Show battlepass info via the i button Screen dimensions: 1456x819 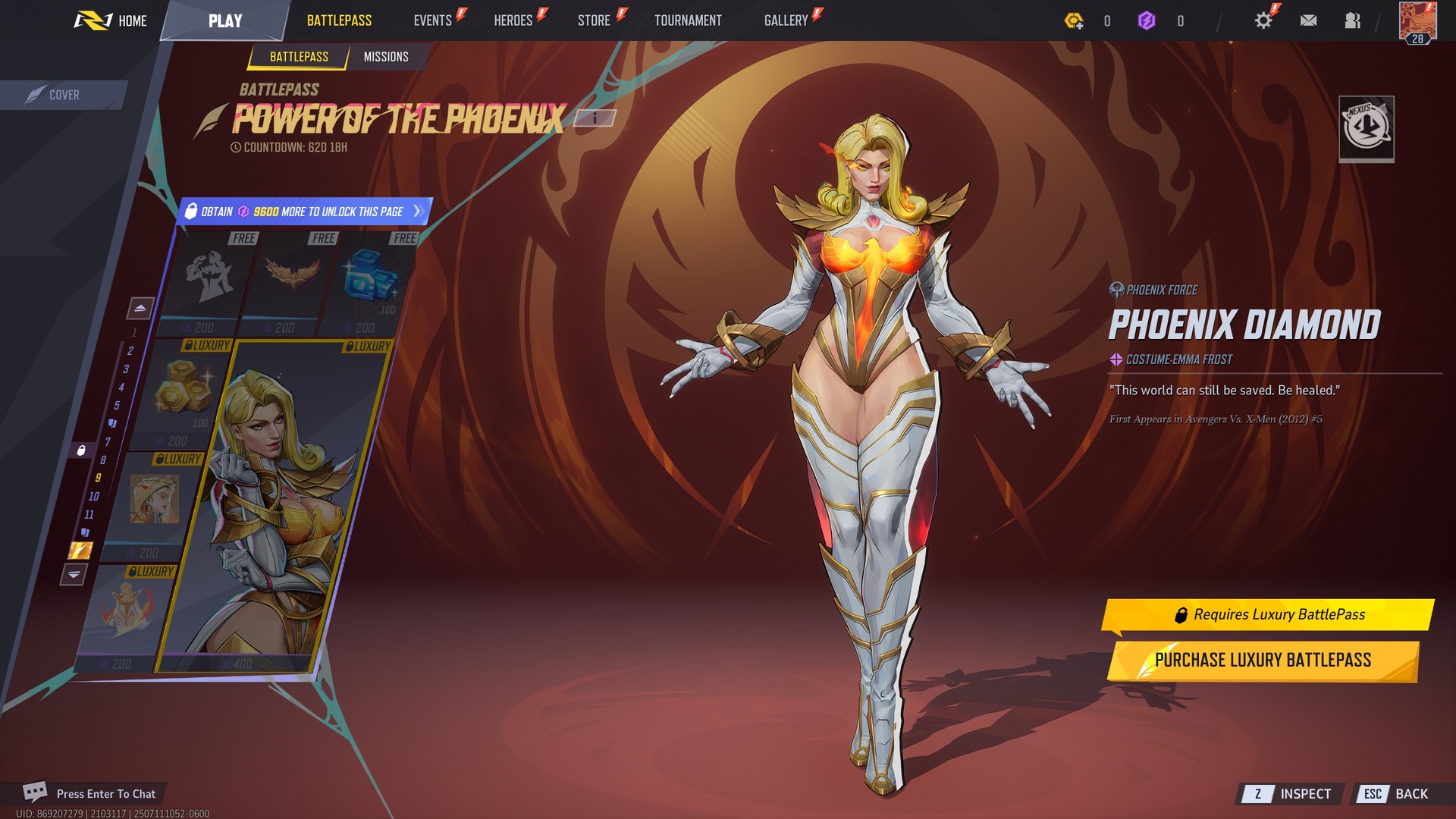(x=595, y=118)
